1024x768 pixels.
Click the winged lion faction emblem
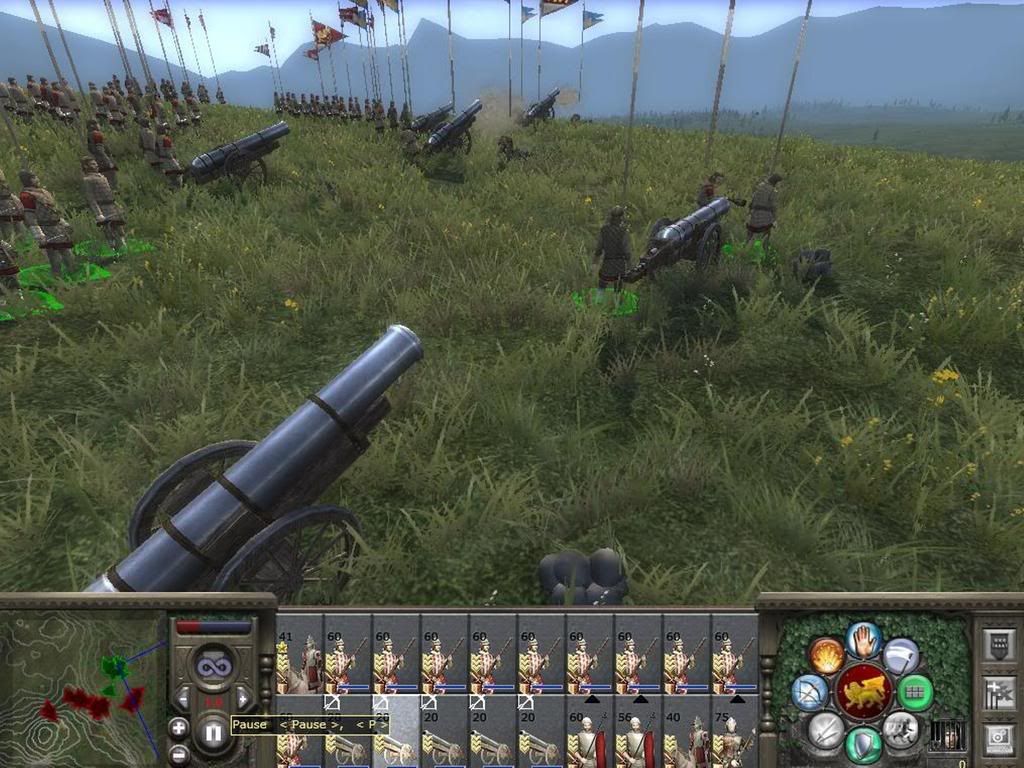coord(863,692)
